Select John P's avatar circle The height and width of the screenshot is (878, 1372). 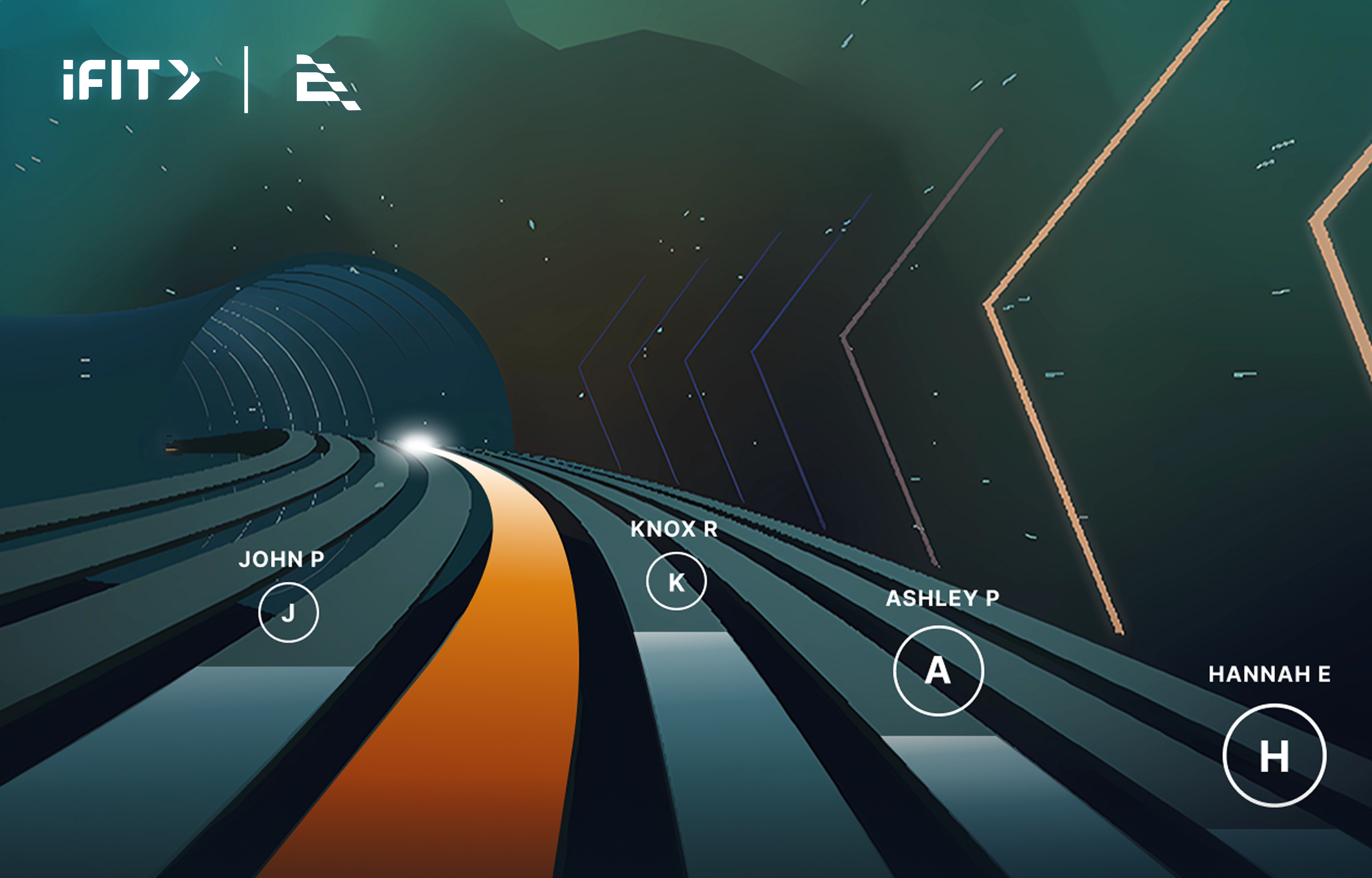coord(289,612)
